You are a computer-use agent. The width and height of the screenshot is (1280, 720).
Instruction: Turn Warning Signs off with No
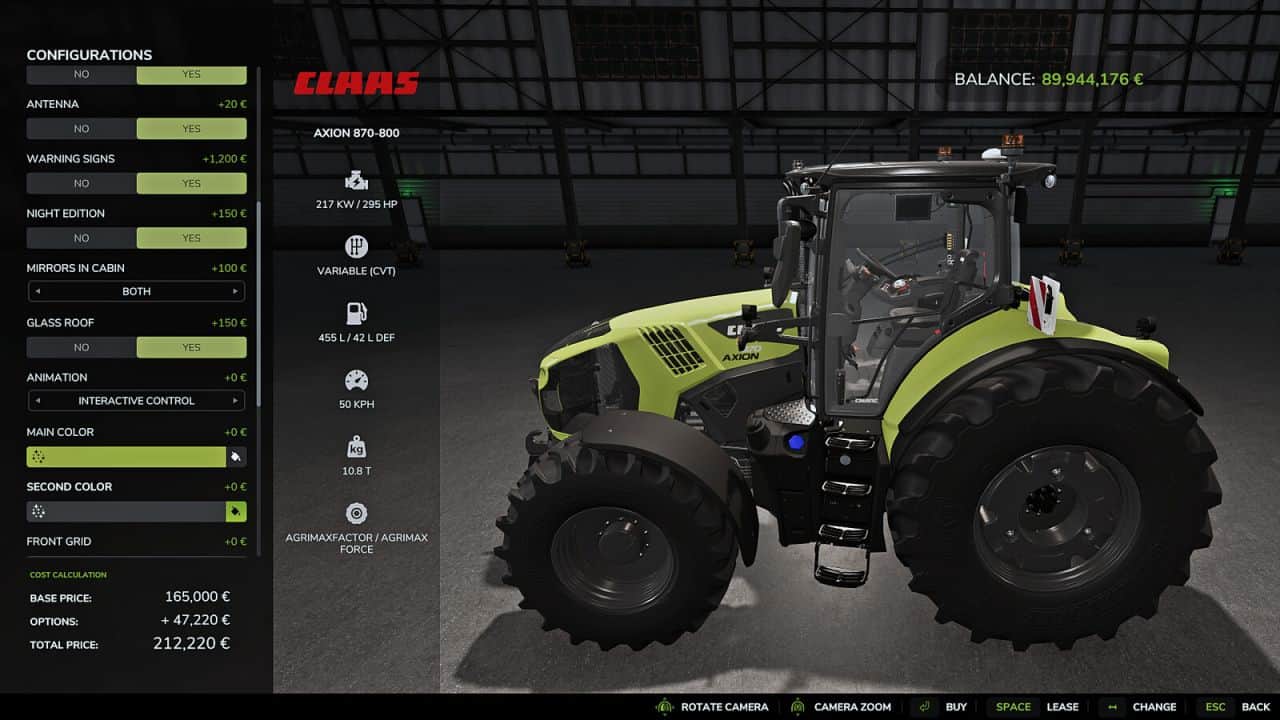(x=81, y=184)
